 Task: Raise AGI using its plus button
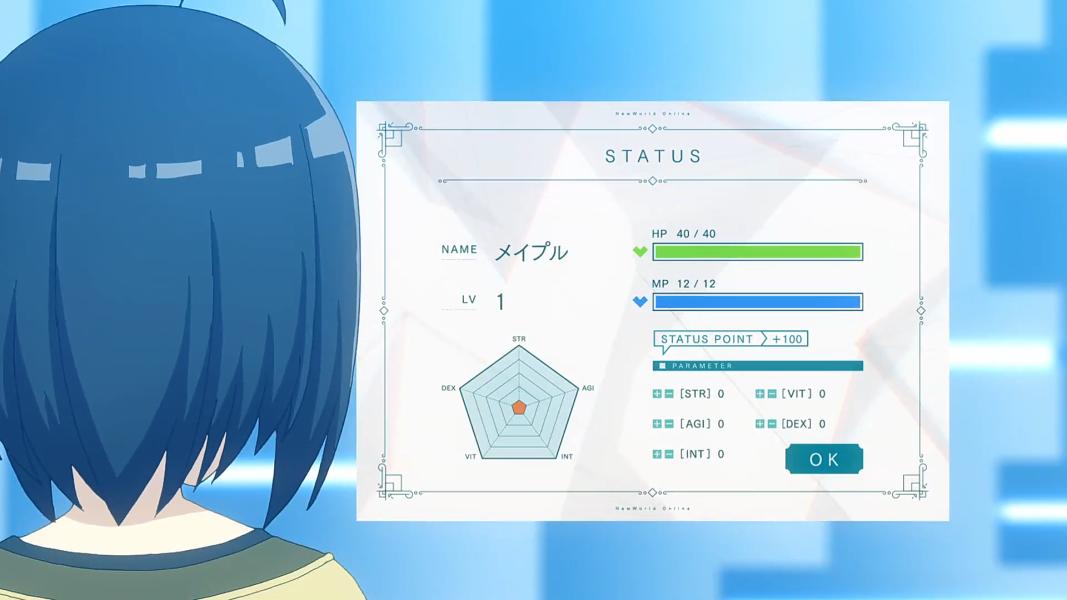(x=657, y=424)
